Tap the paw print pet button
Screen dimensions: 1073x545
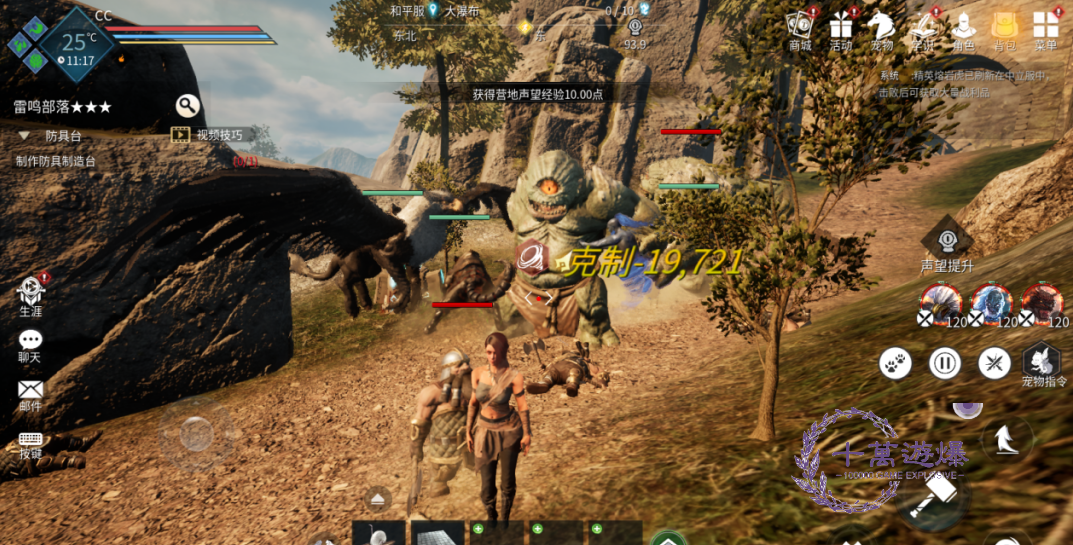point(895,363)
